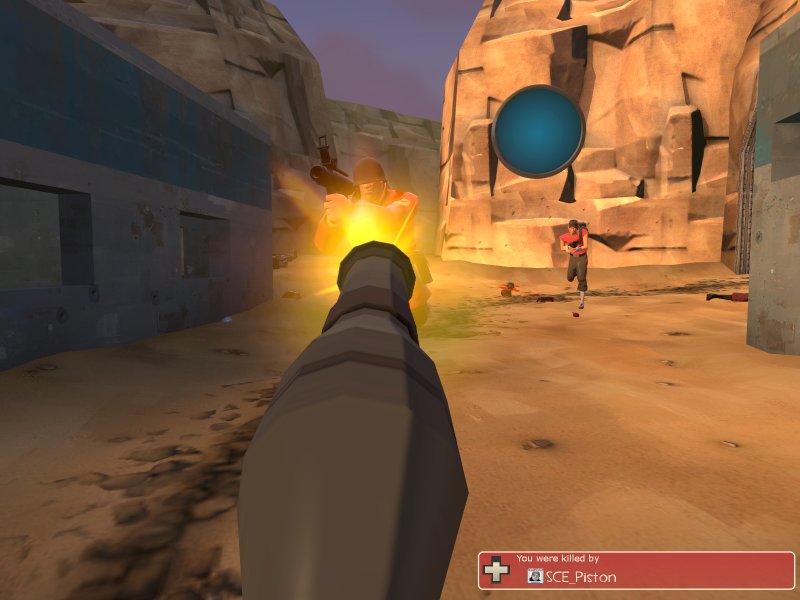Click the health cross icon in the killed-by panel
Image resolution: width=800 pixels, height=600 pixels.
pyautogui.click(x=496, y=571)
